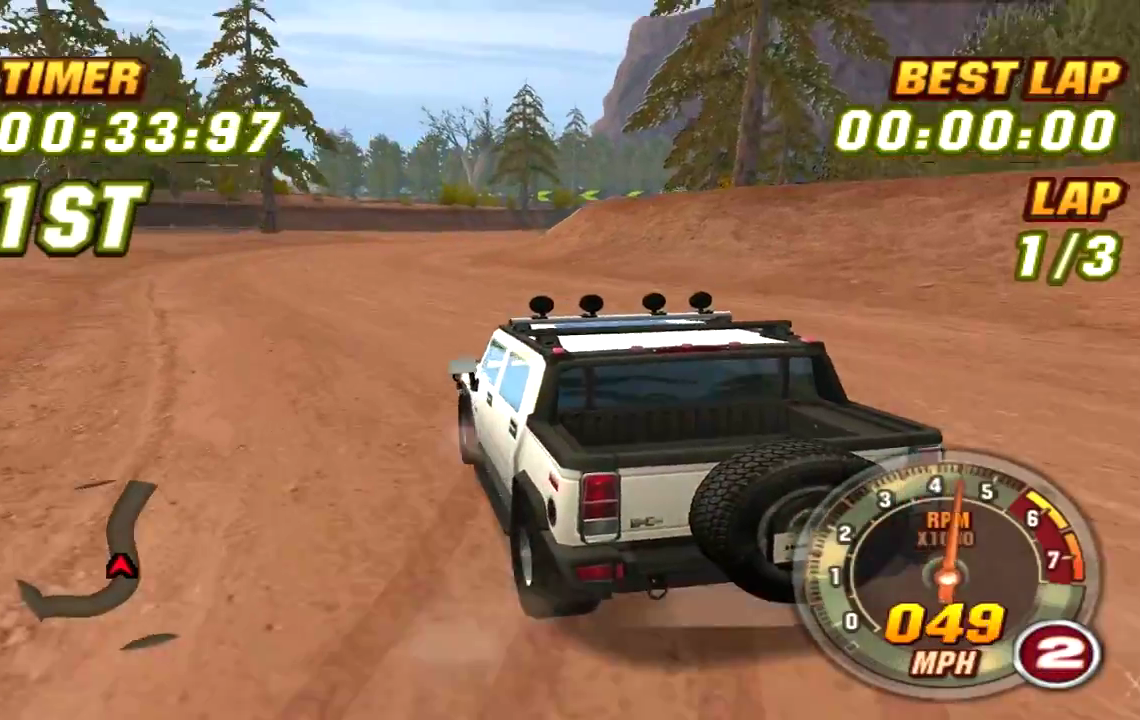The height and width of the screenshot is (720, 1140).
Task: Click the red gear indicator badge
Action: tap(1057, 654)
